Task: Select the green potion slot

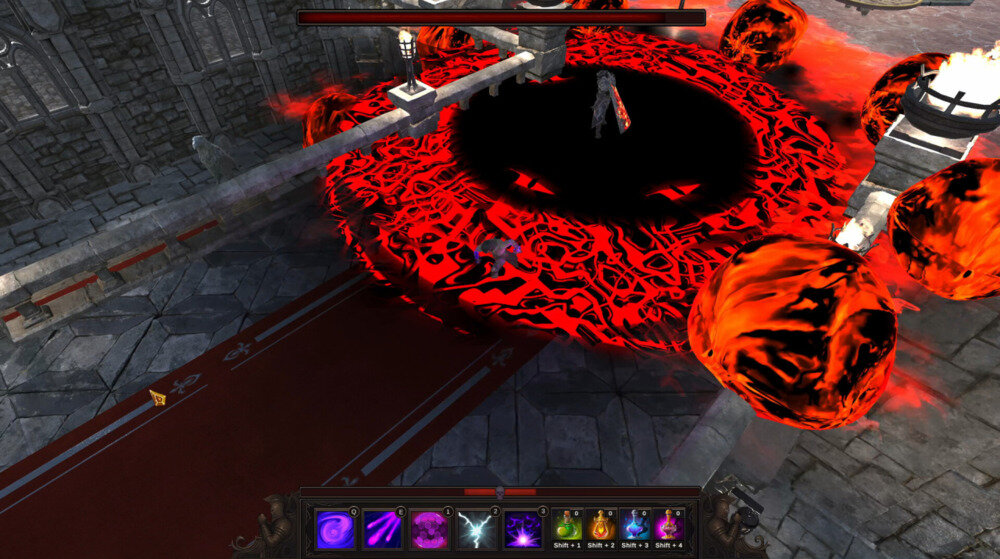Action: point(567,524)
